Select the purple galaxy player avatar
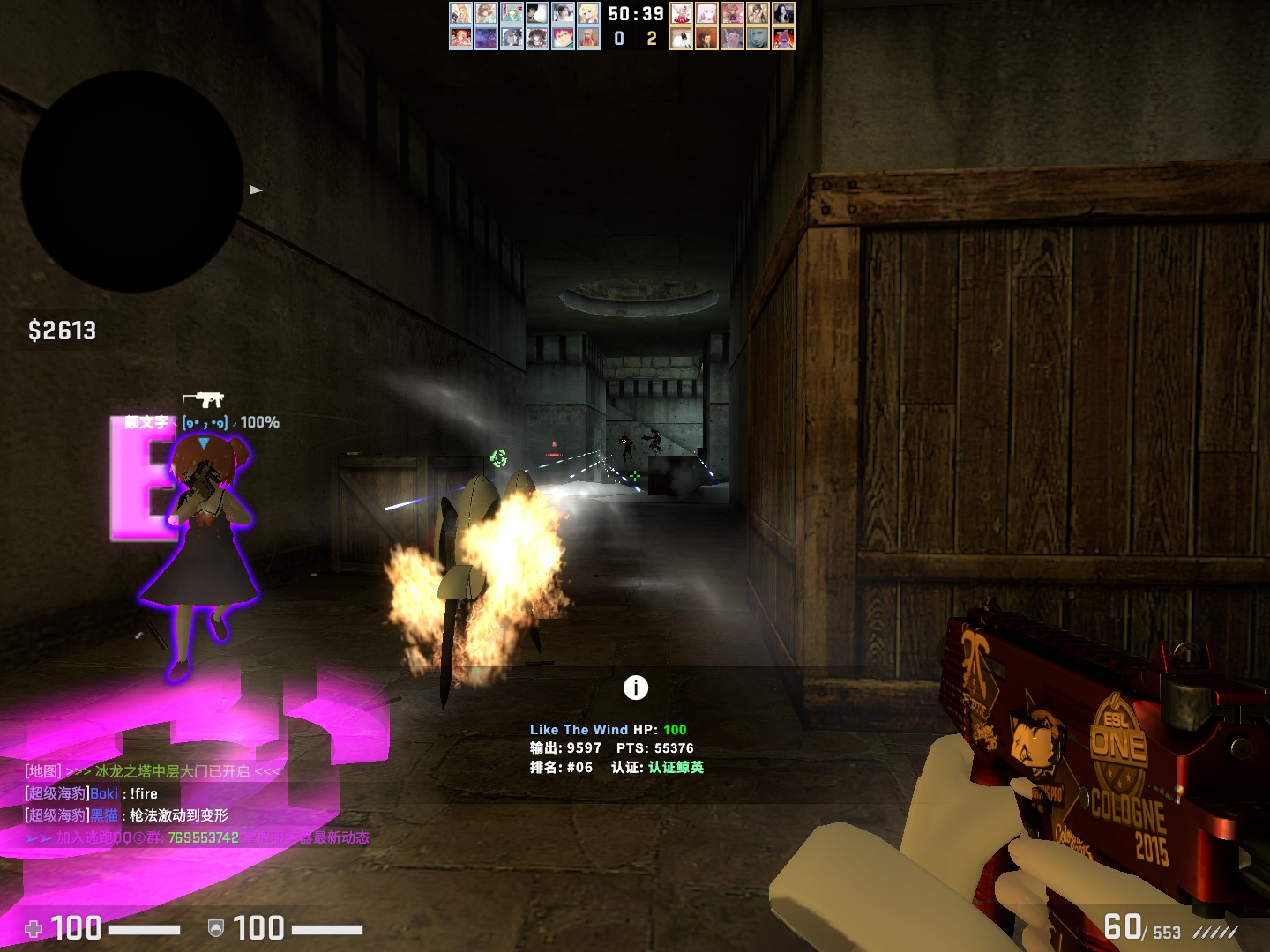 point(486,39)
